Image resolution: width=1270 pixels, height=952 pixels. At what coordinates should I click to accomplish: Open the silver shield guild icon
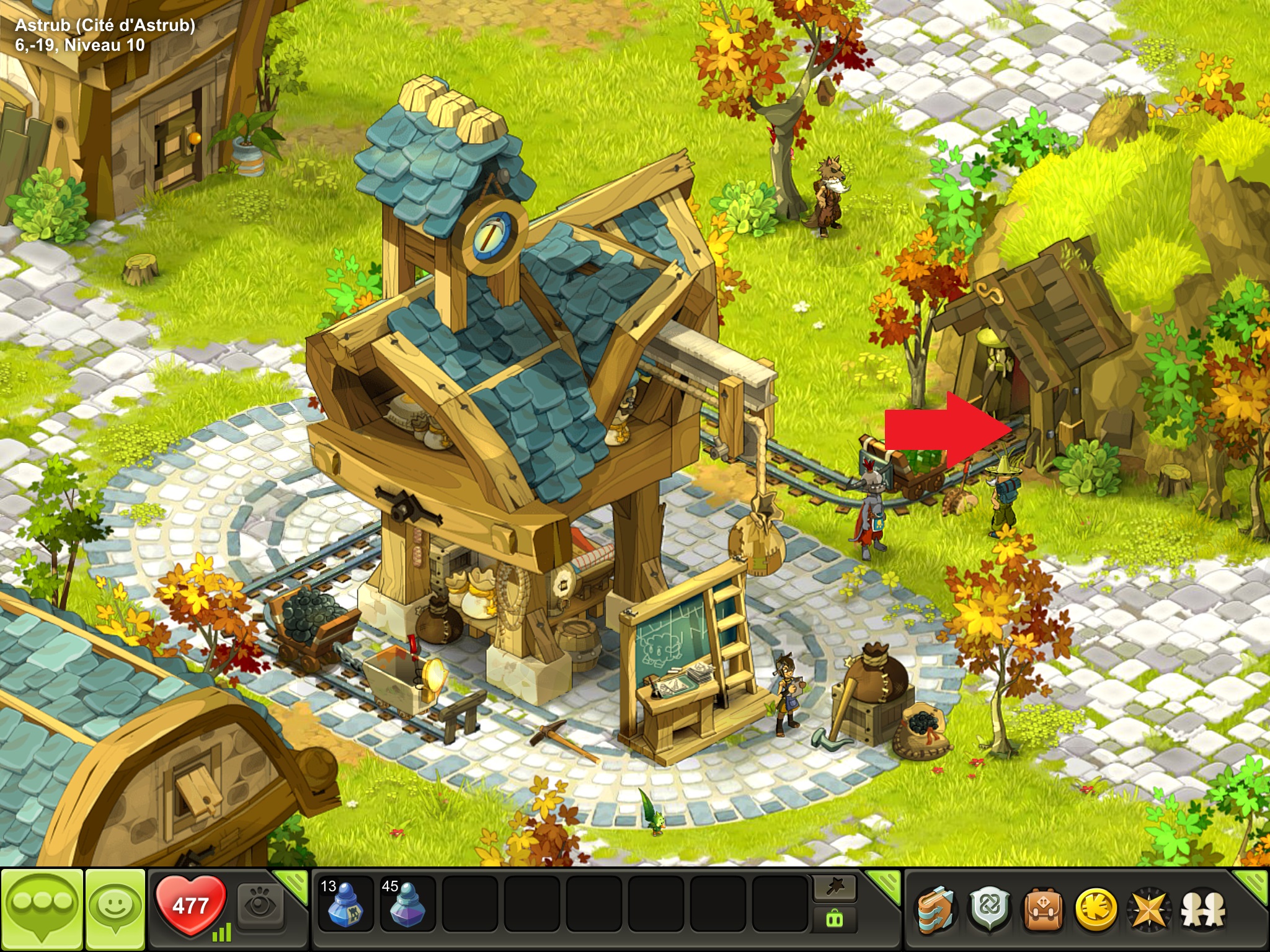coord(989,910)
